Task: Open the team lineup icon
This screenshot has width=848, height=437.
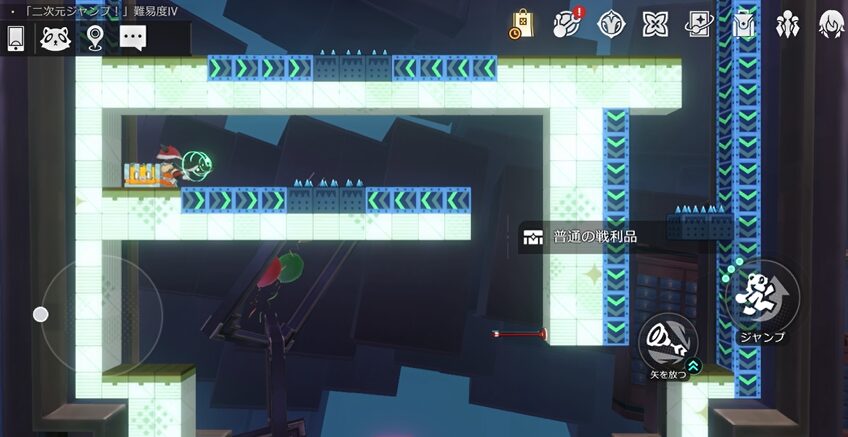Action: [x=787, y=24]
